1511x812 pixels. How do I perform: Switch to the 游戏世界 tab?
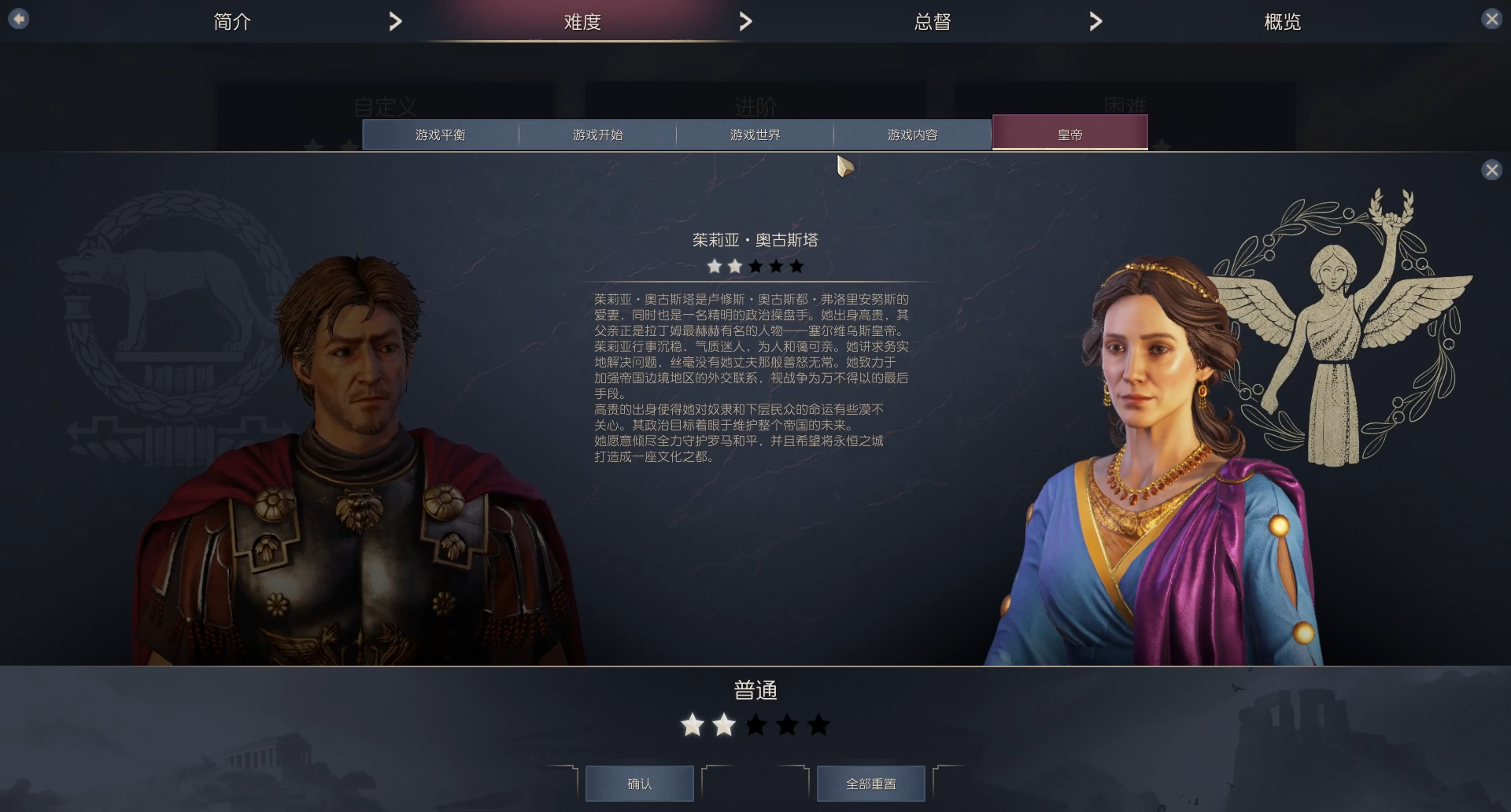tap(754, 135)
